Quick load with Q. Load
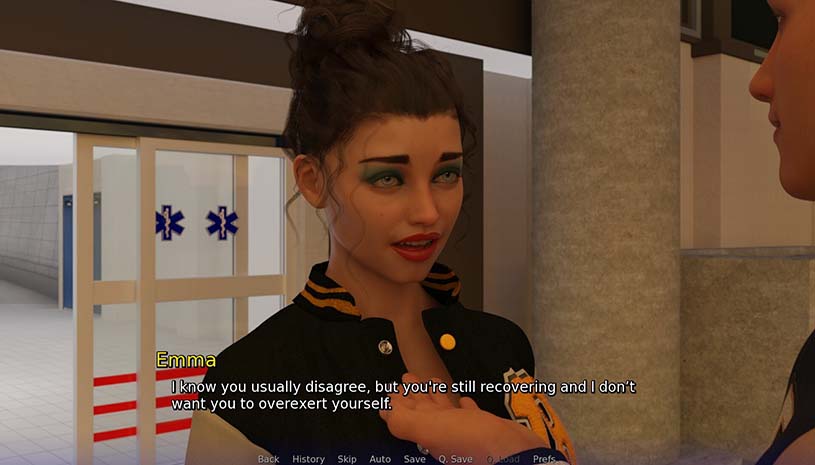This screenshot has width=815, height=465. pyautogui.click(x=503, y=459)
